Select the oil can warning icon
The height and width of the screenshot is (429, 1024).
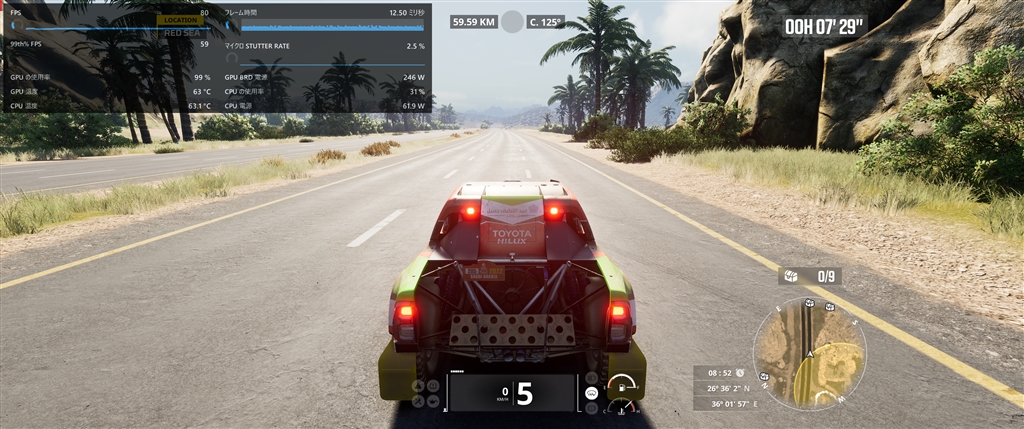[x=432, y=403]
